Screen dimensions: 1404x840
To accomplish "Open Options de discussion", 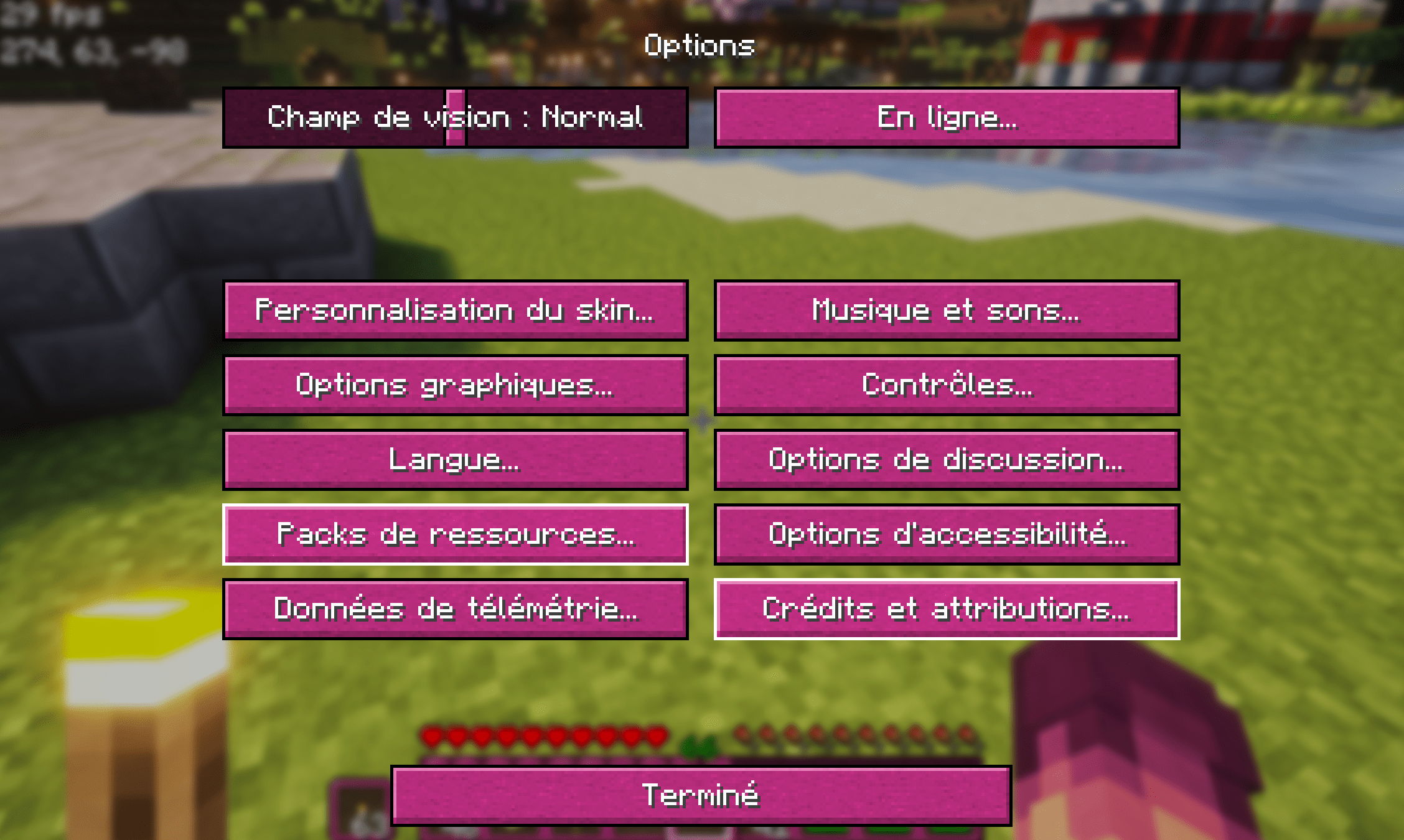I will [947, 460].
